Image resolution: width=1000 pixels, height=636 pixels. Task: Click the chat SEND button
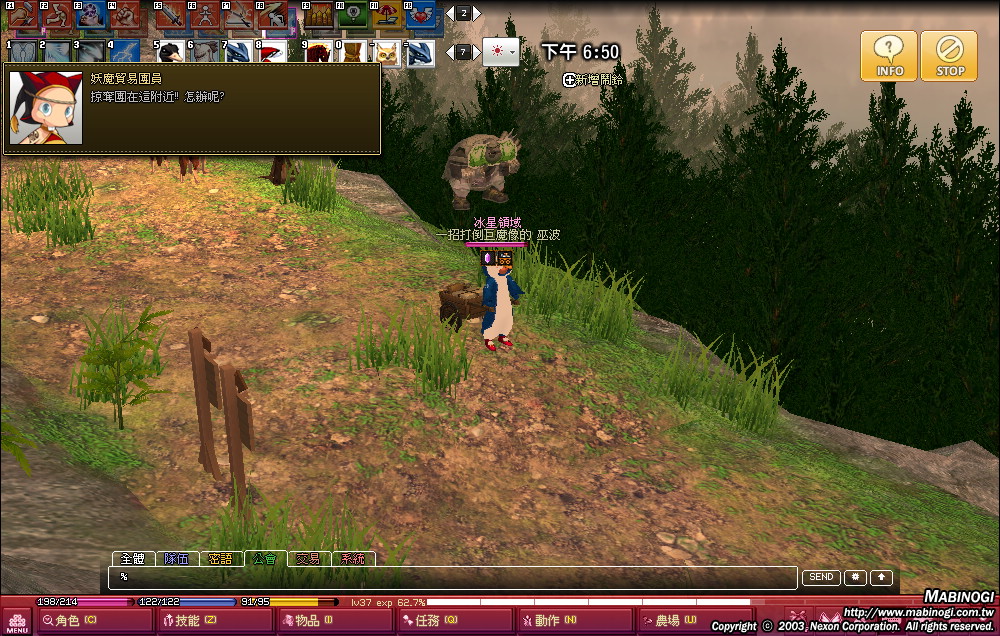[820, 577]
